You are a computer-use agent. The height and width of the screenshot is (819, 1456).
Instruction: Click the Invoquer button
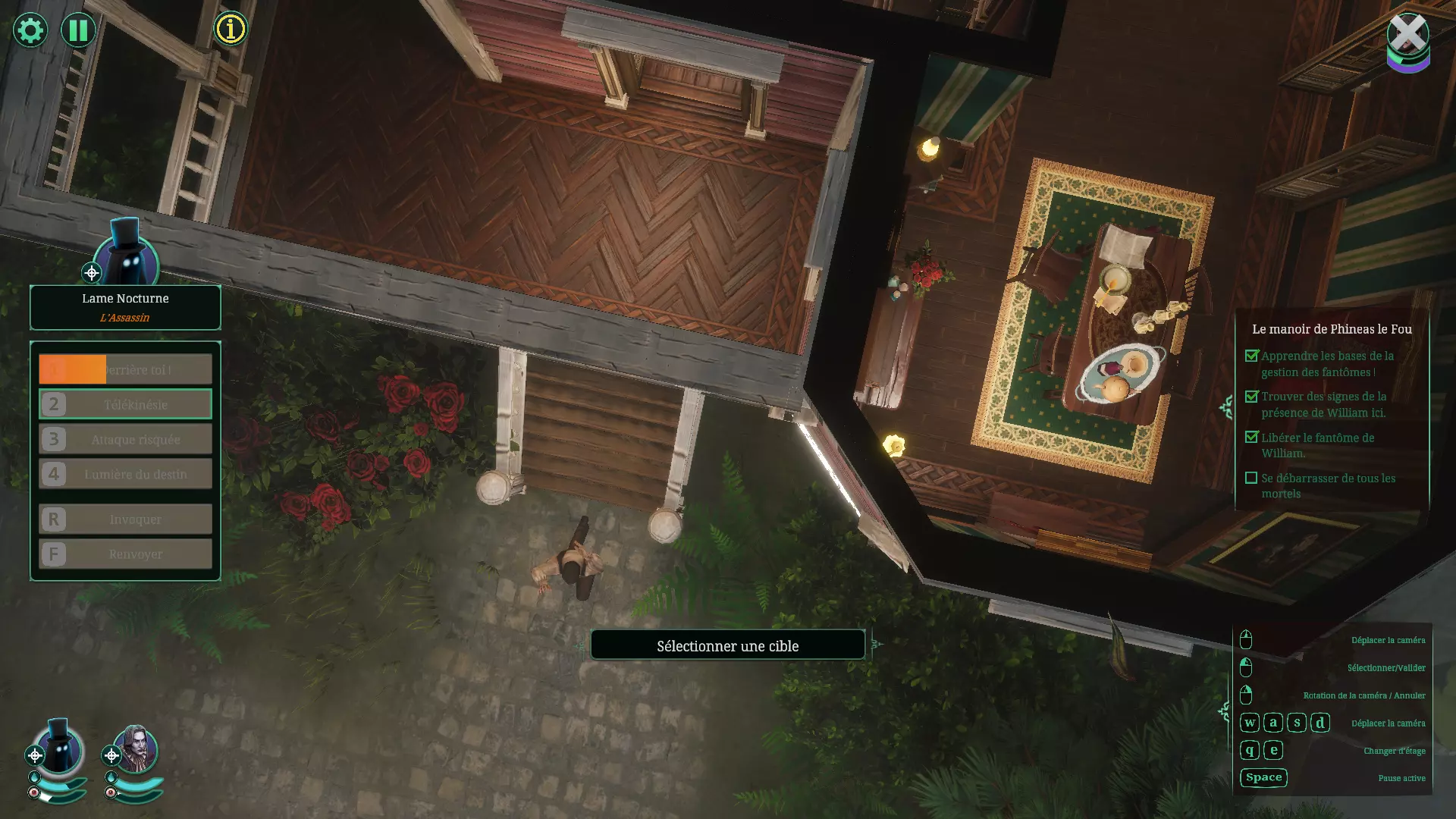click(125, 519)
